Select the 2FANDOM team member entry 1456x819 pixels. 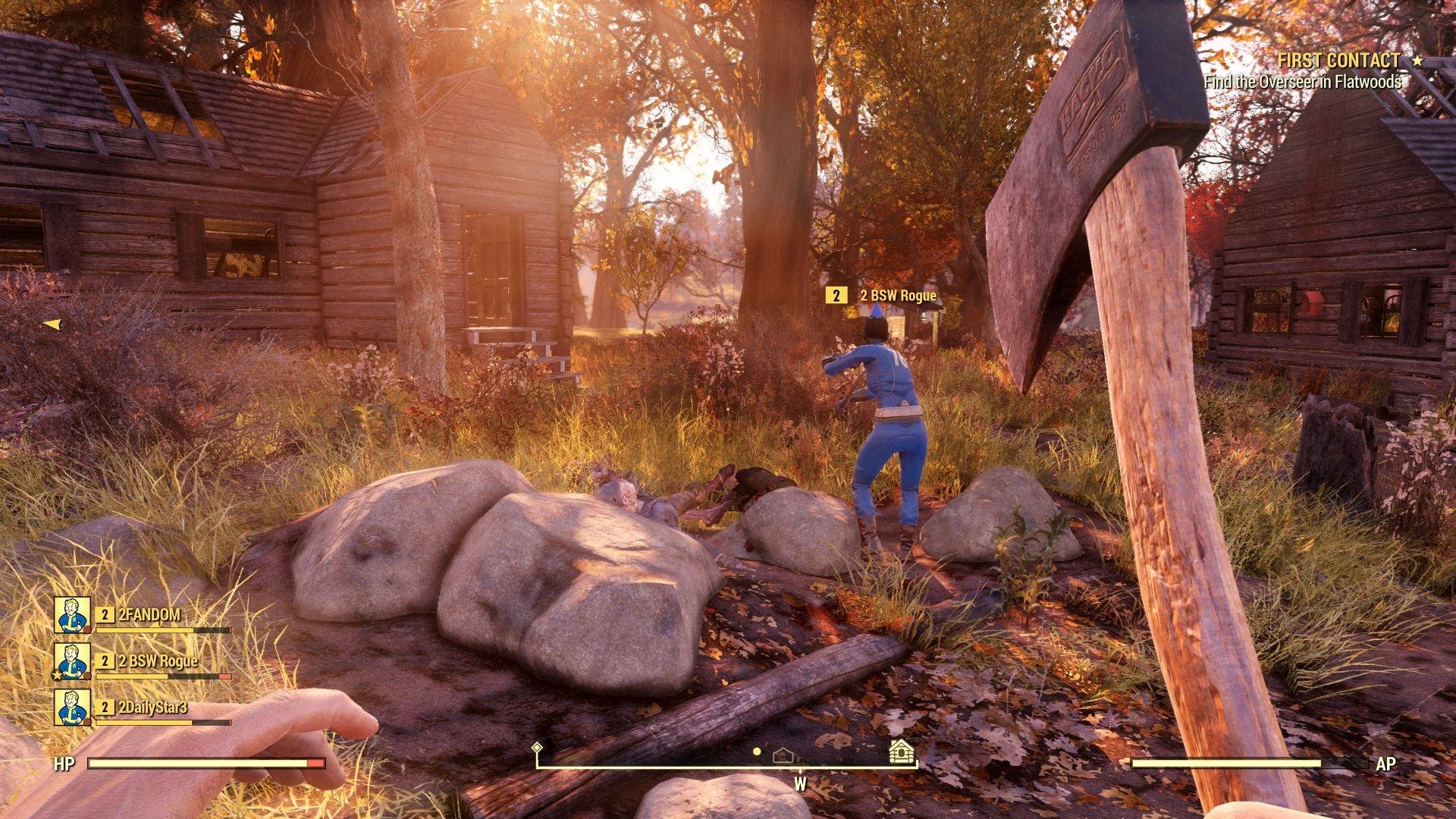[144, 615]
